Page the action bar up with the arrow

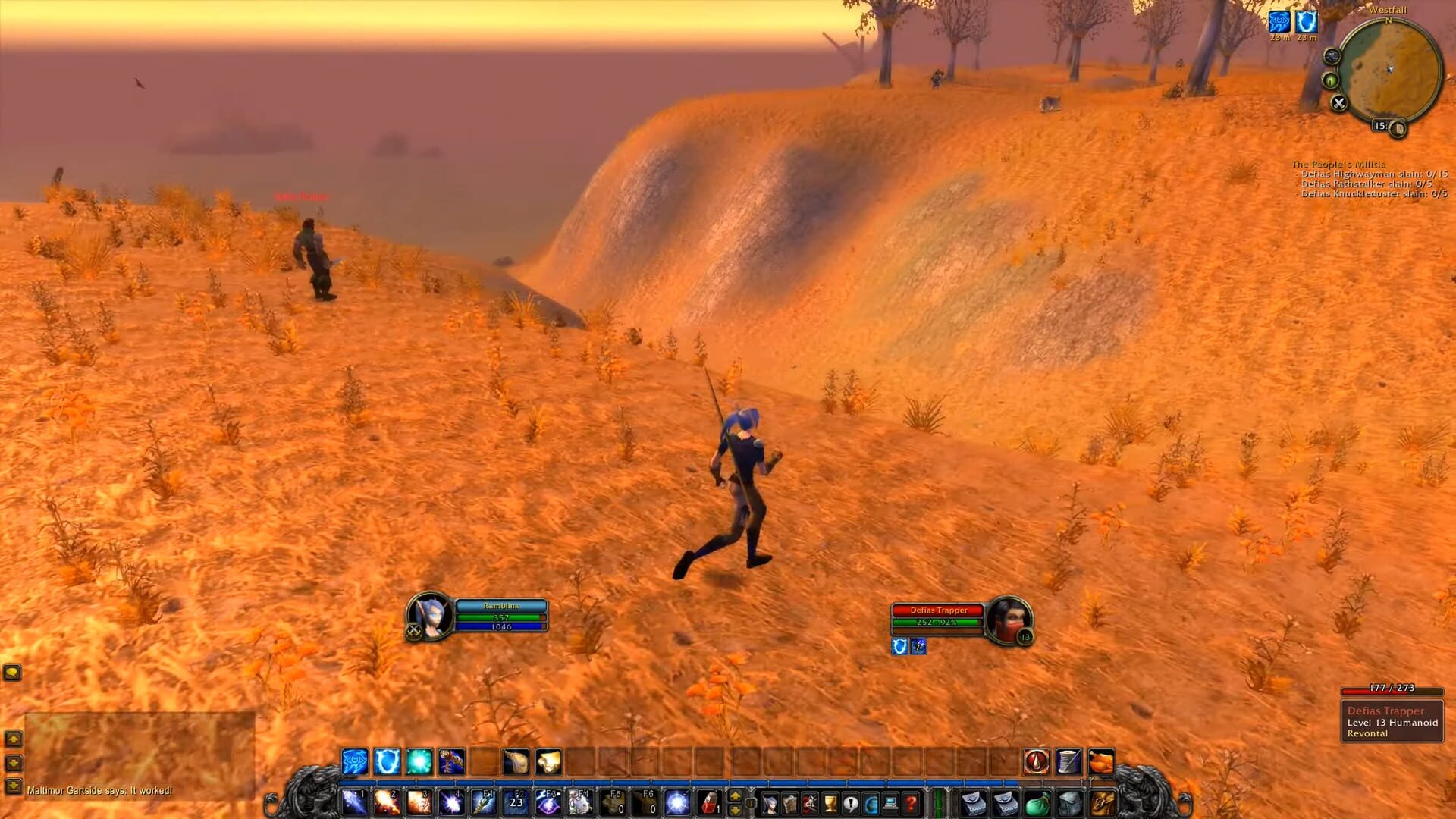point(735,795)
